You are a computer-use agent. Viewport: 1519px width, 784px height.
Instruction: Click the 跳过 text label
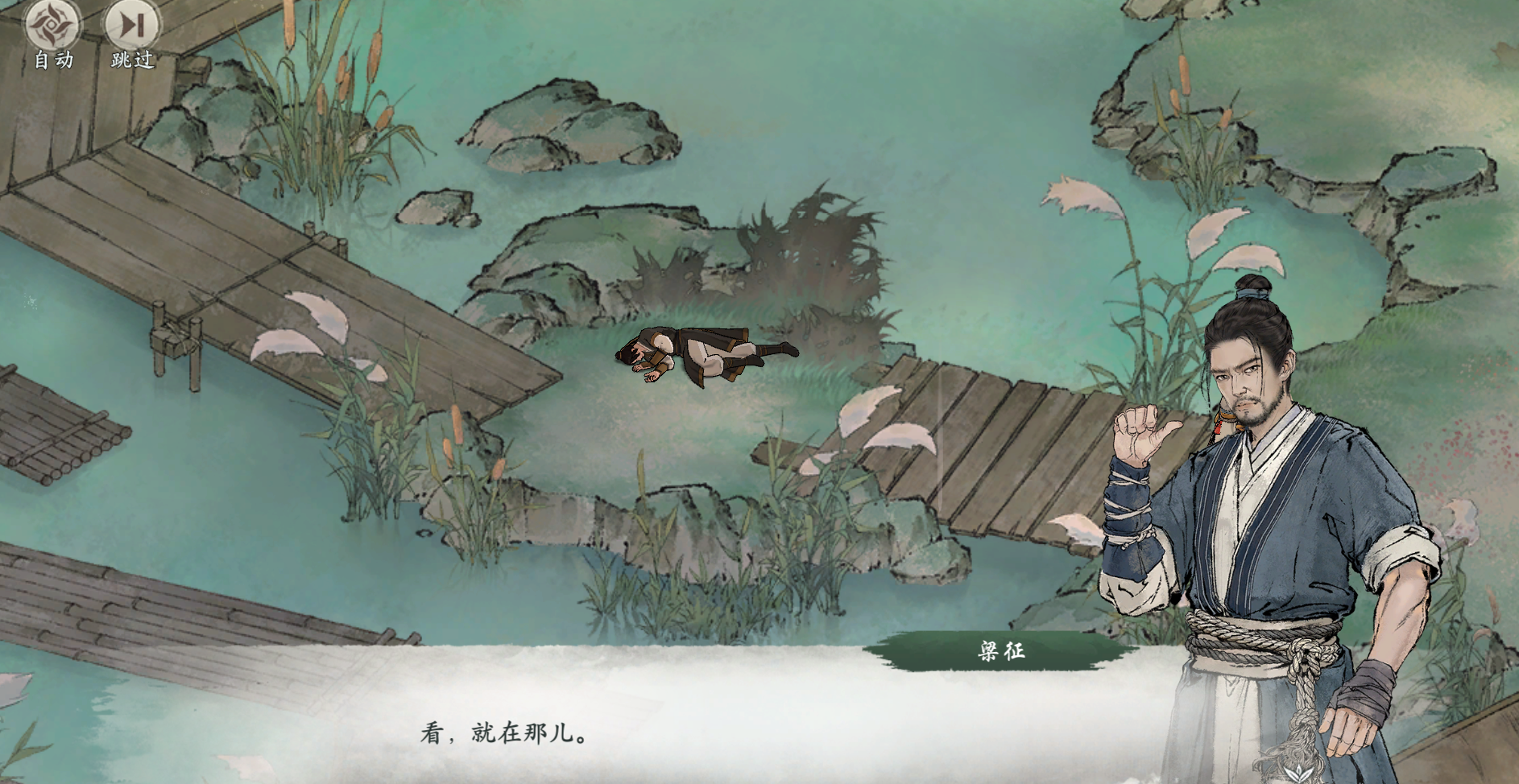click(x=131, y=59)
